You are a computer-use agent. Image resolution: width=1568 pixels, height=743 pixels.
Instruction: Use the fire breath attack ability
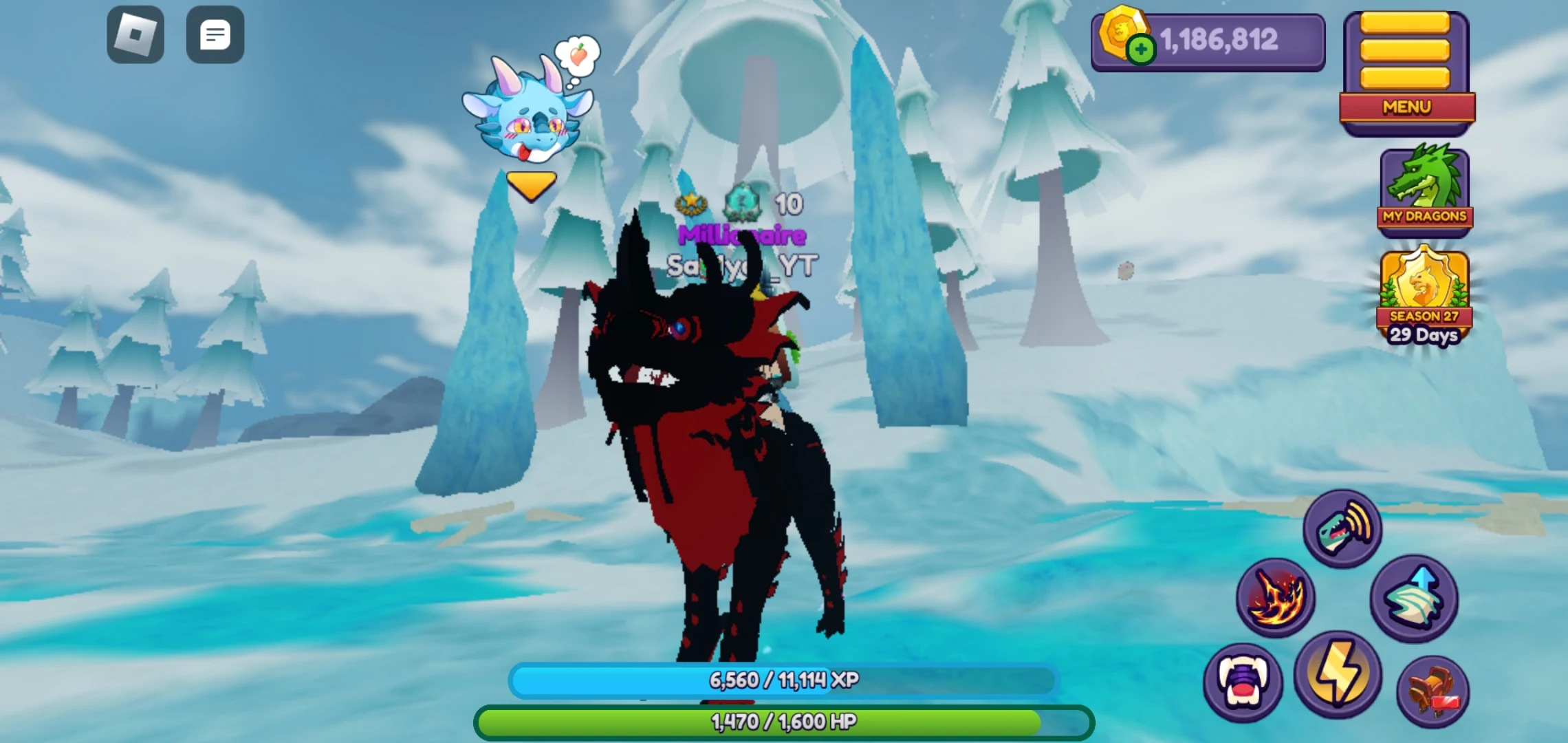(1276, 597)
